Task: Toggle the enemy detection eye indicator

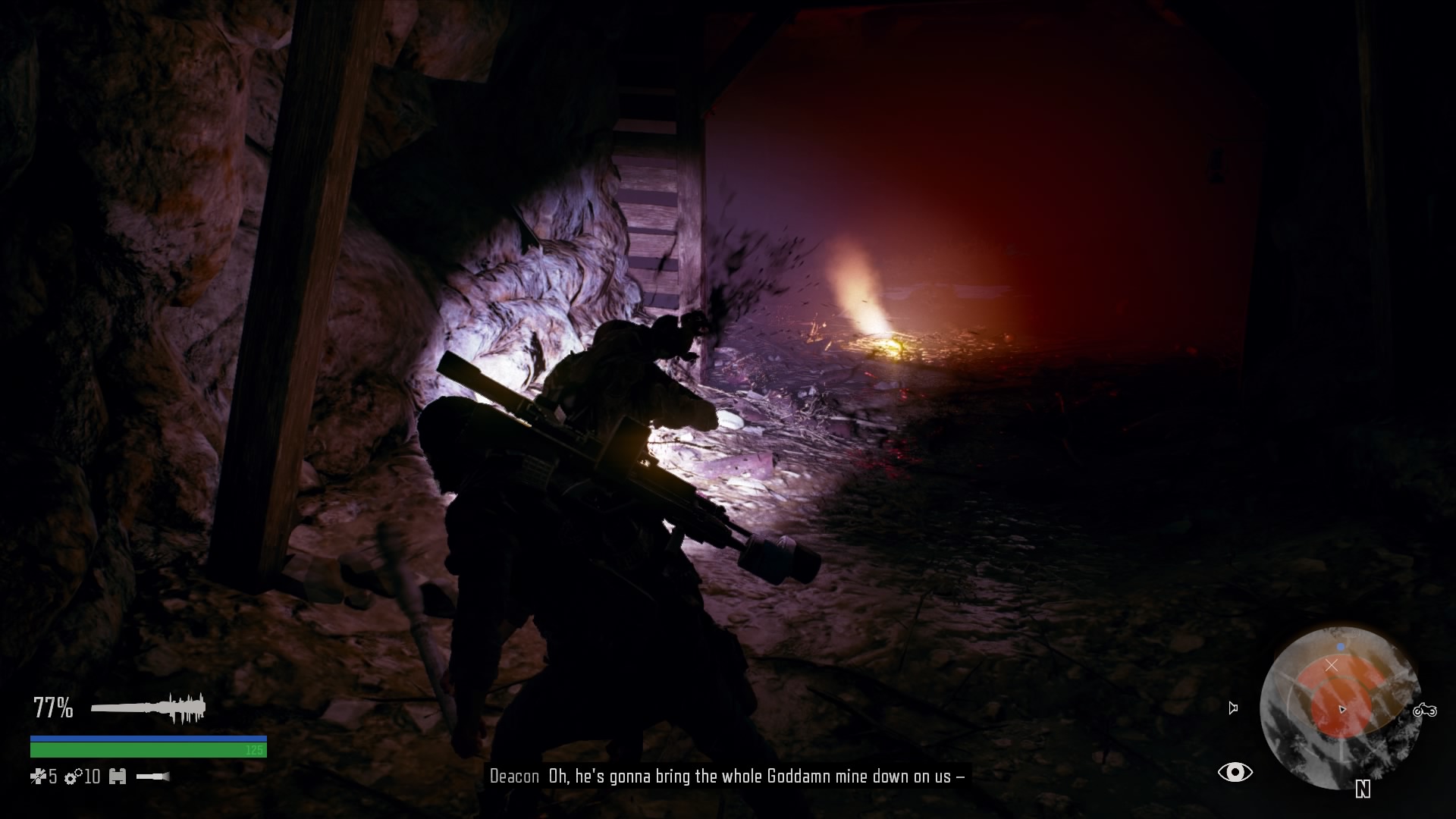Action: tap(1235, 772)
